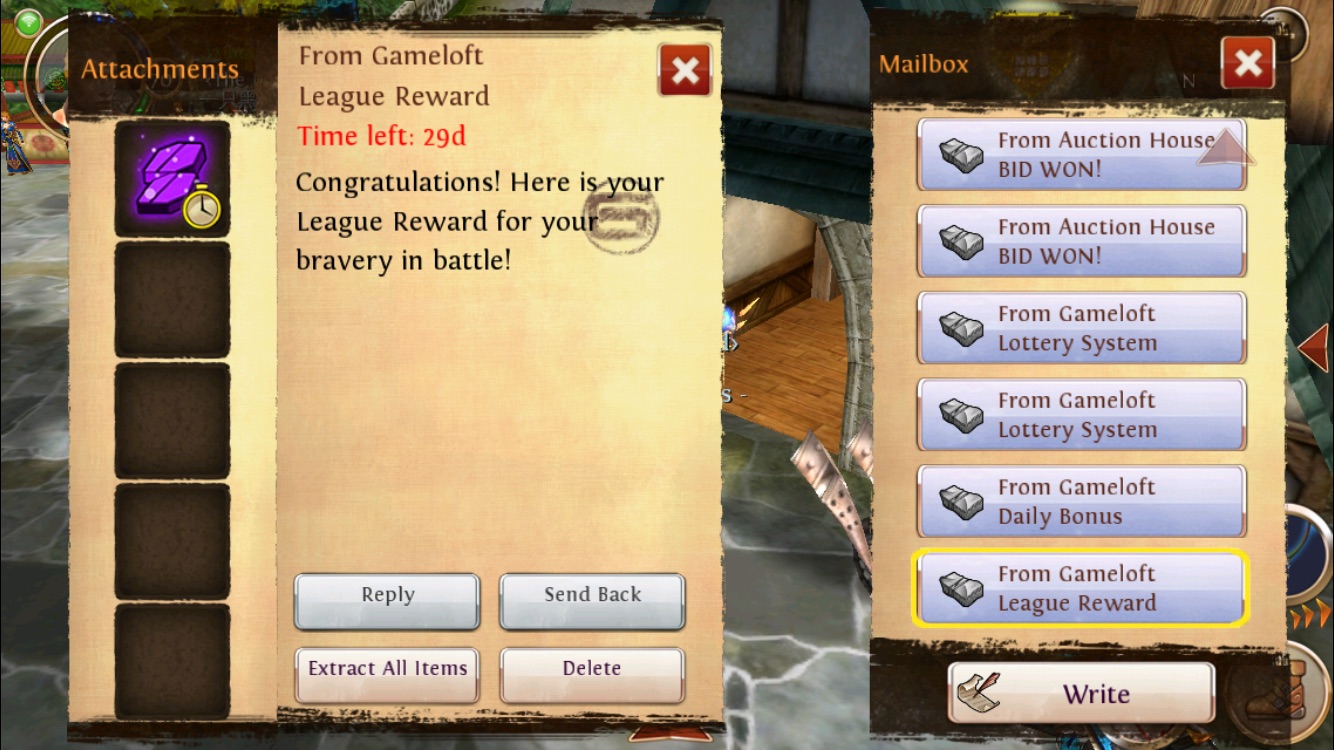This screenshot has width=1334, height=750.
Task: Close the League Reward message panel
Action: [x=685, y=70]
